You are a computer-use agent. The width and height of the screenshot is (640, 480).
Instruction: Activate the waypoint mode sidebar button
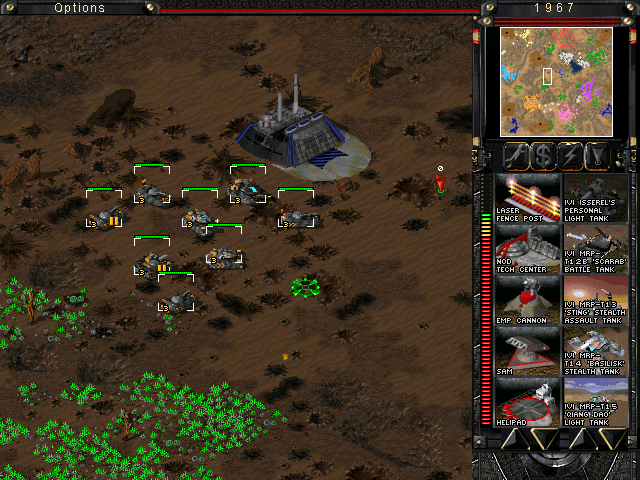pos(598,156)
